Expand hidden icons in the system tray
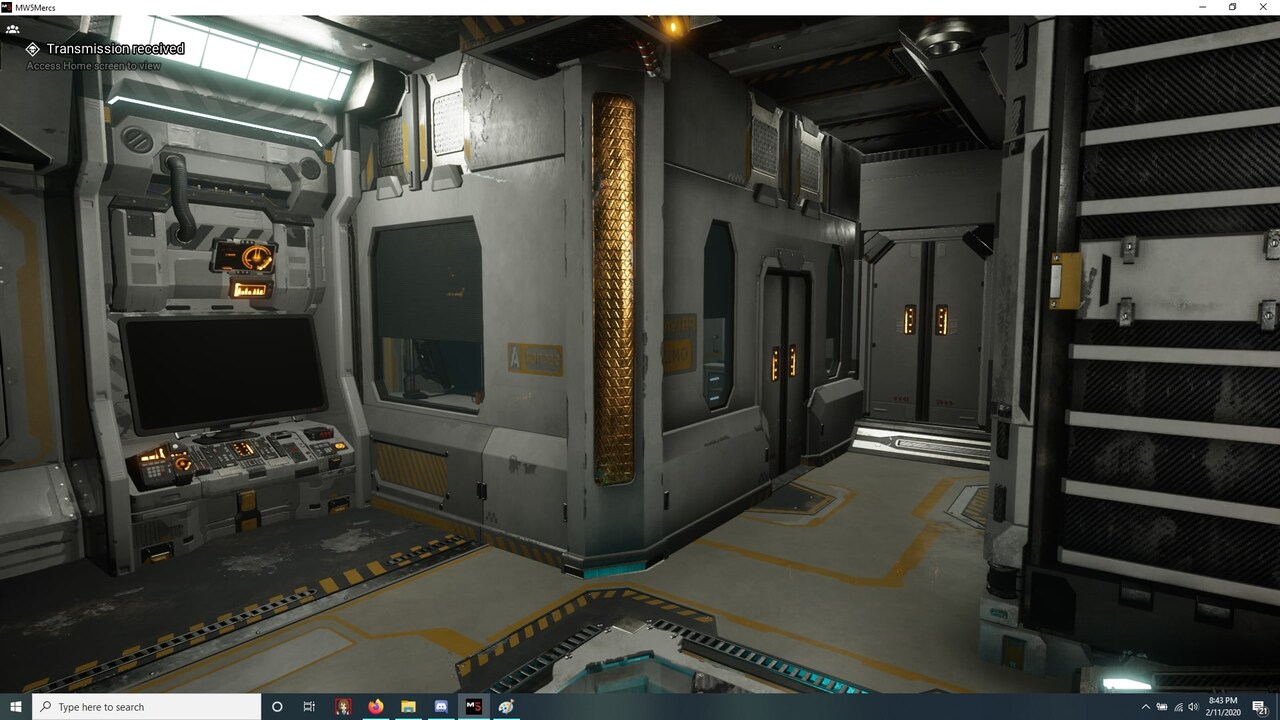Viewport: 1280px width, 720px height. 1147,707
